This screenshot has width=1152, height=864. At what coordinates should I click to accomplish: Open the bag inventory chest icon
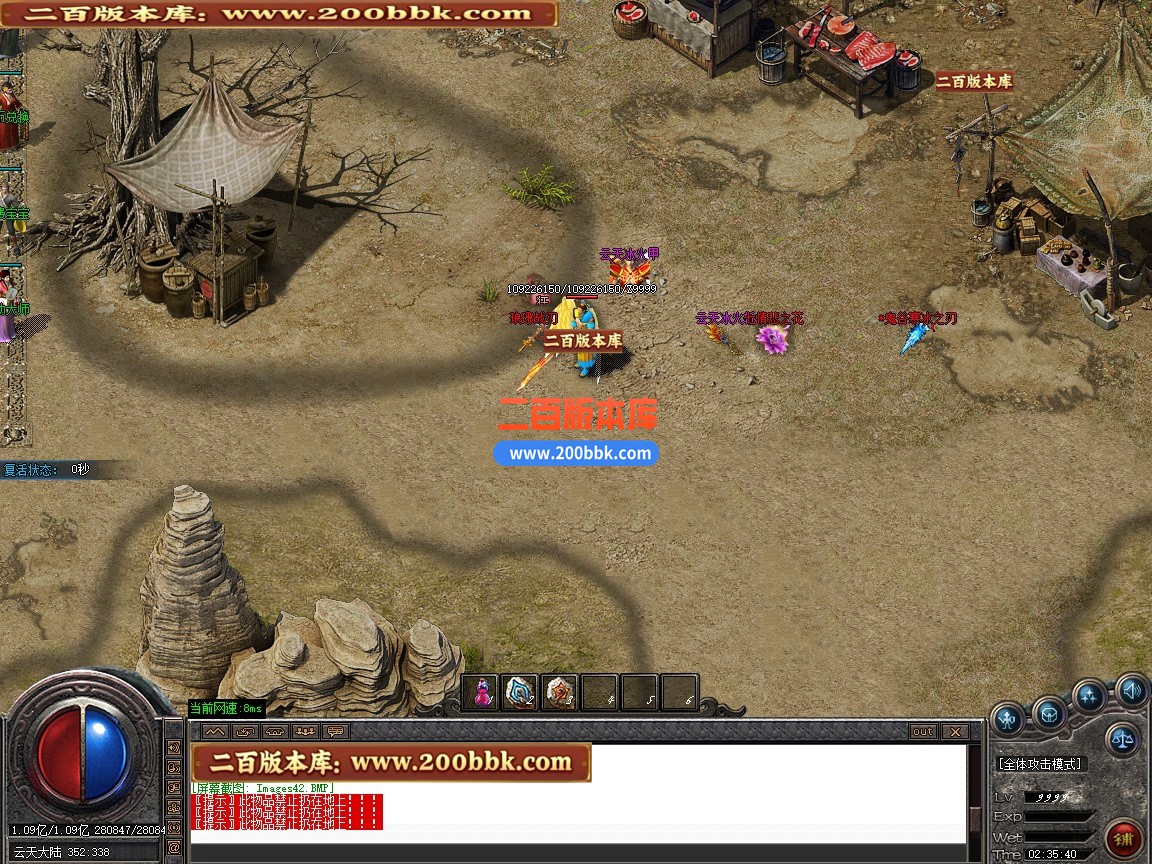[x=1050, y=714]
